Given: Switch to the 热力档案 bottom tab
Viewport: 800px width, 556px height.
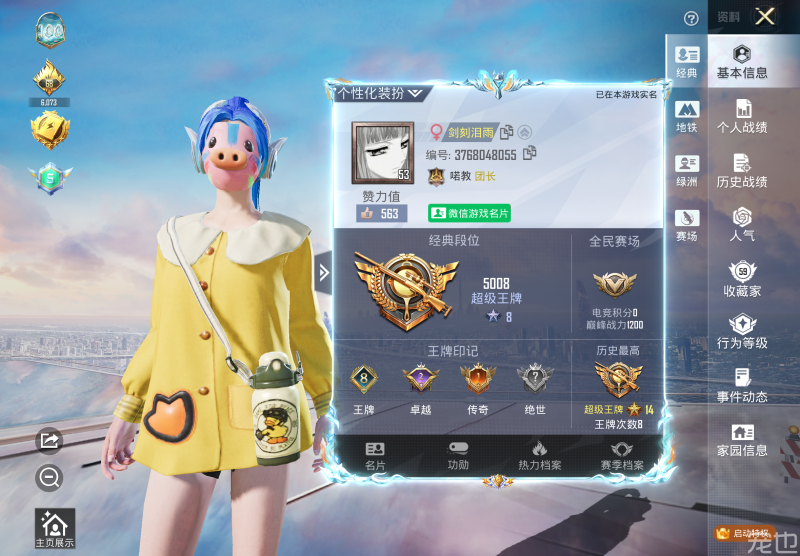Looking at the screenshot, I should tap(539, 455).
